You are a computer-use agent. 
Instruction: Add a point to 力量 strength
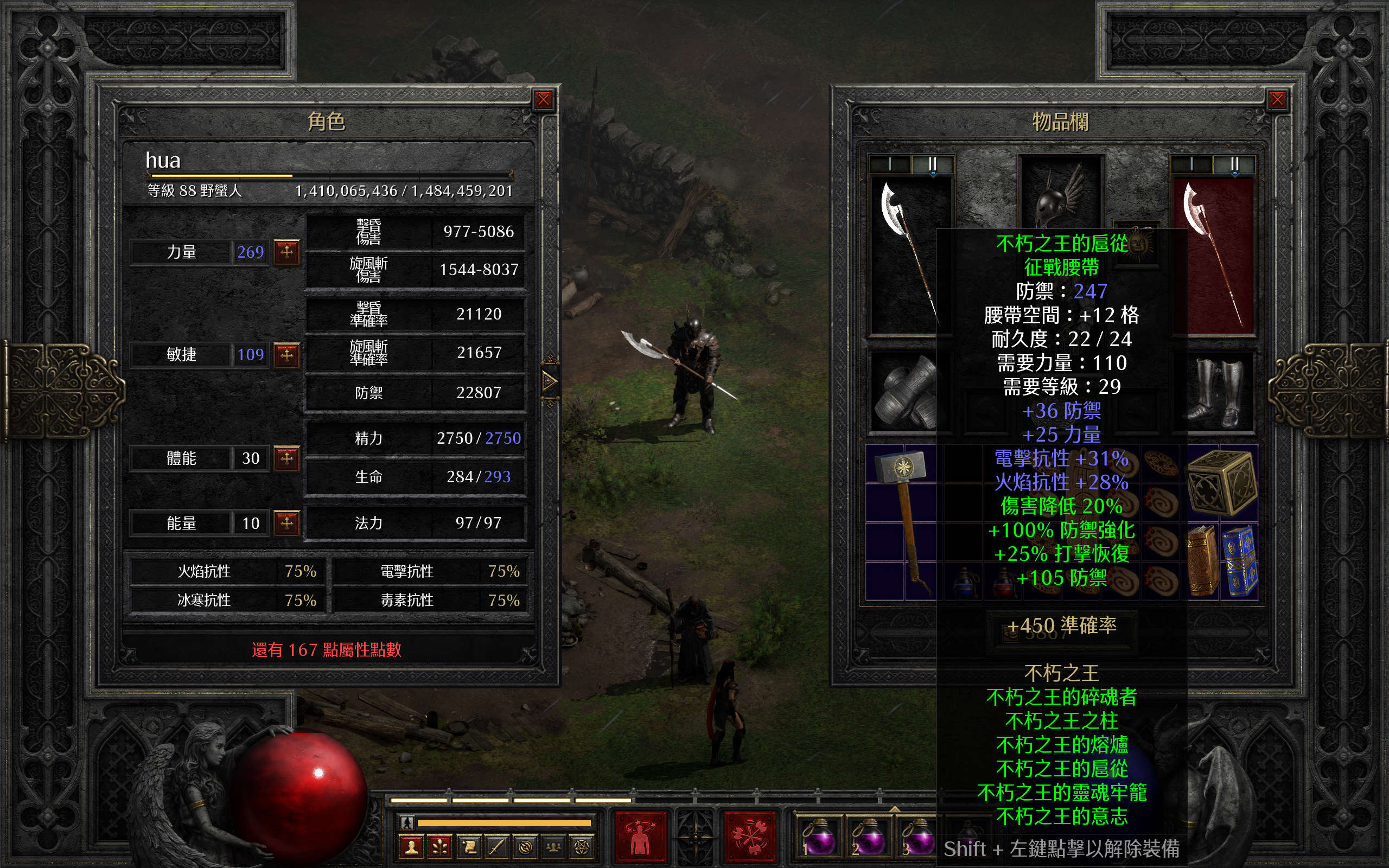286,251
